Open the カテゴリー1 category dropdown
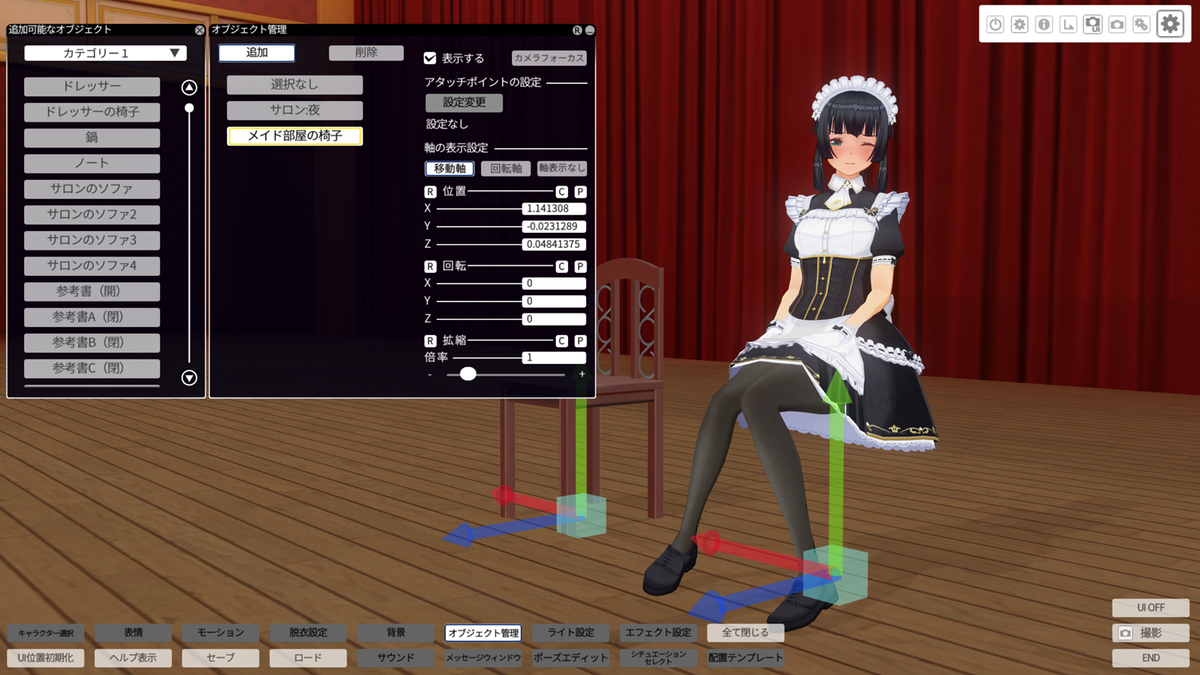 click(106, 53)
